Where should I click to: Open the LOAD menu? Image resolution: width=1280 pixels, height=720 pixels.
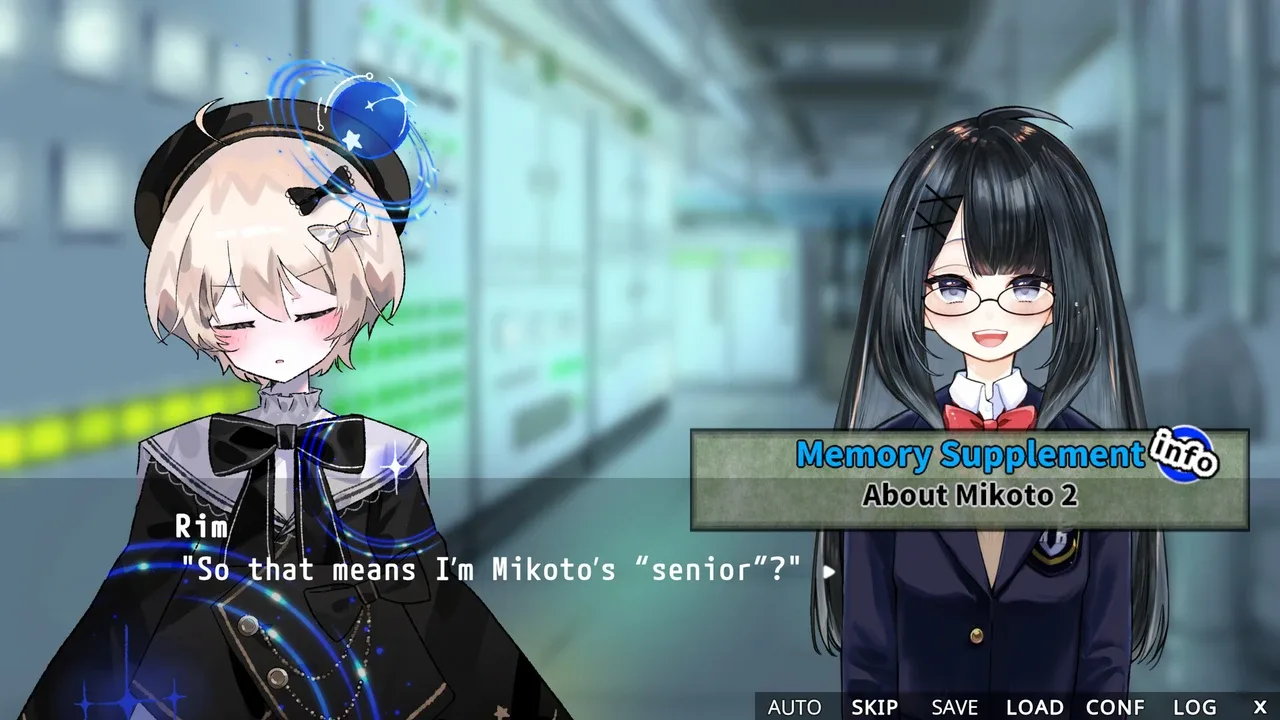pyautogui.click(x=1034, y=707)
